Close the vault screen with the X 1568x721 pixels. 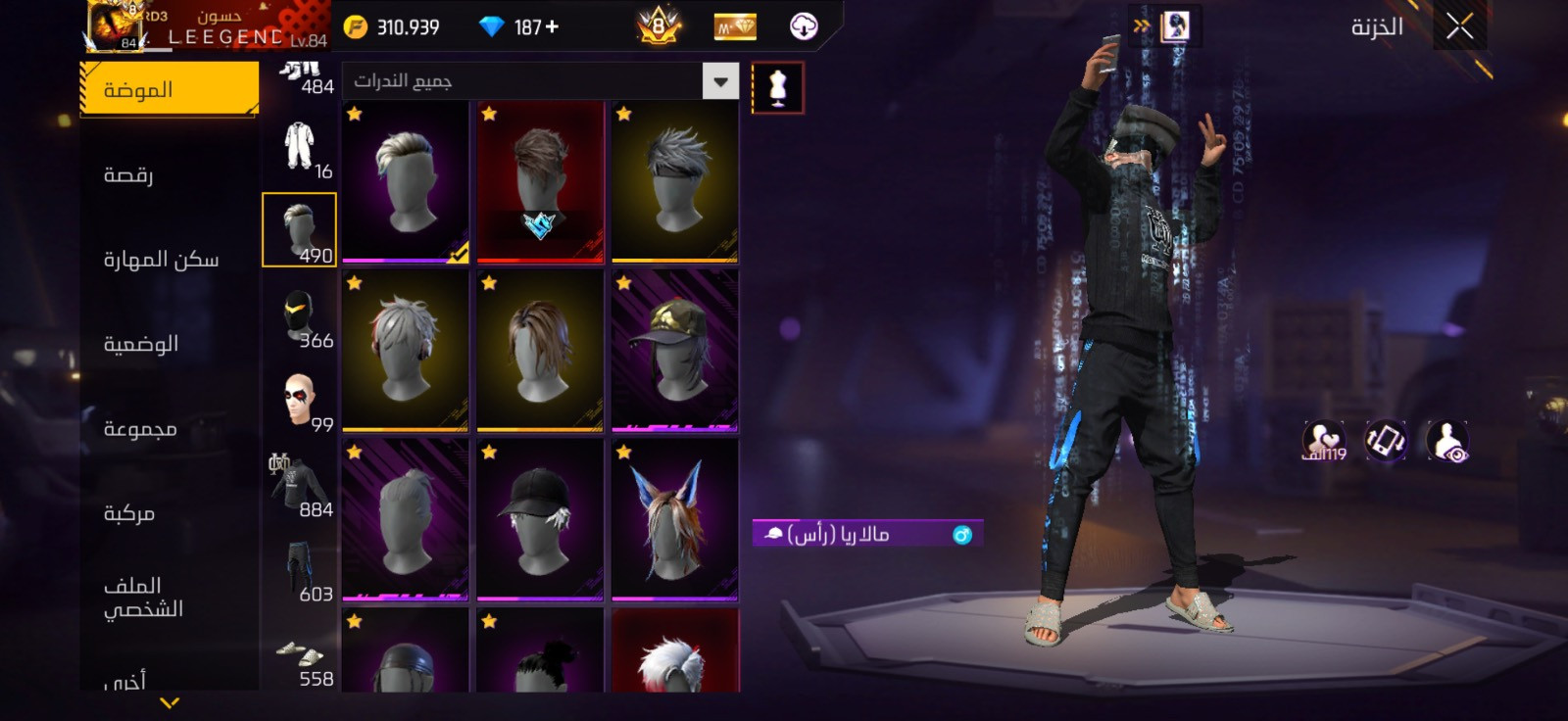[1459, 27]
